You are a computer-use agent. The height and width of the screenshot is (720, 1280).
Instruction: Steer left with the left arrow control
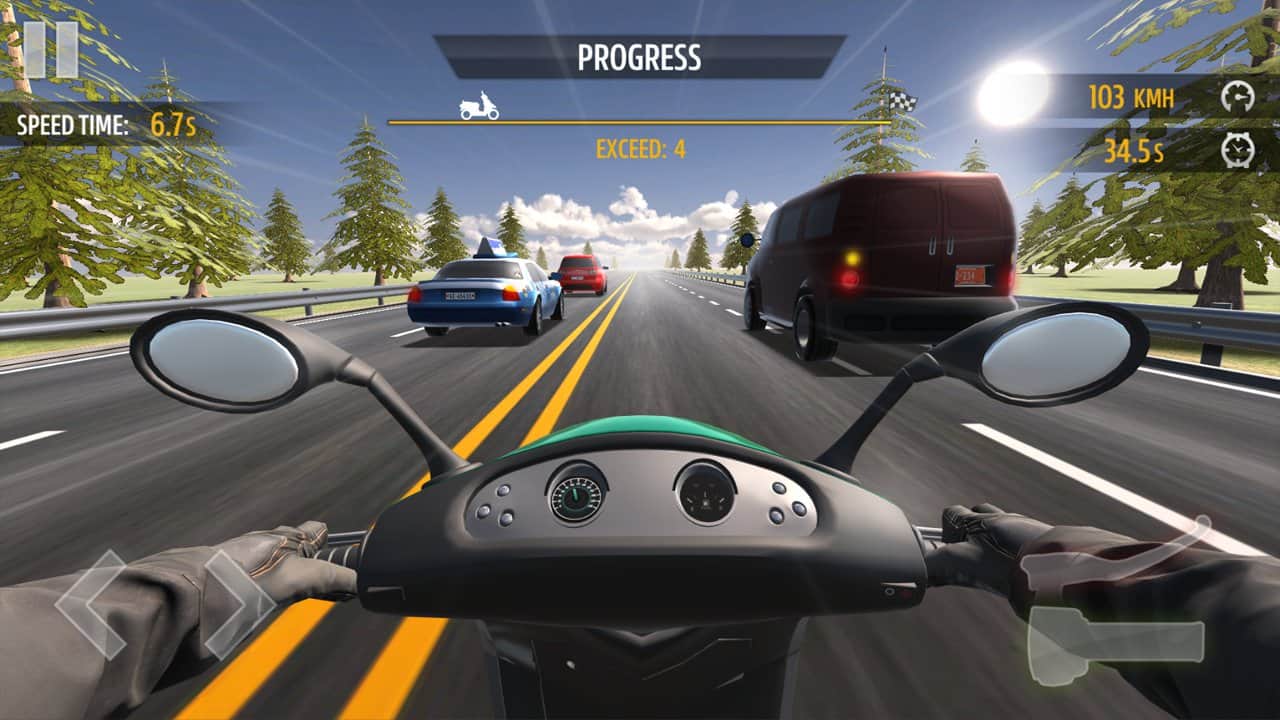coord(90,603)
